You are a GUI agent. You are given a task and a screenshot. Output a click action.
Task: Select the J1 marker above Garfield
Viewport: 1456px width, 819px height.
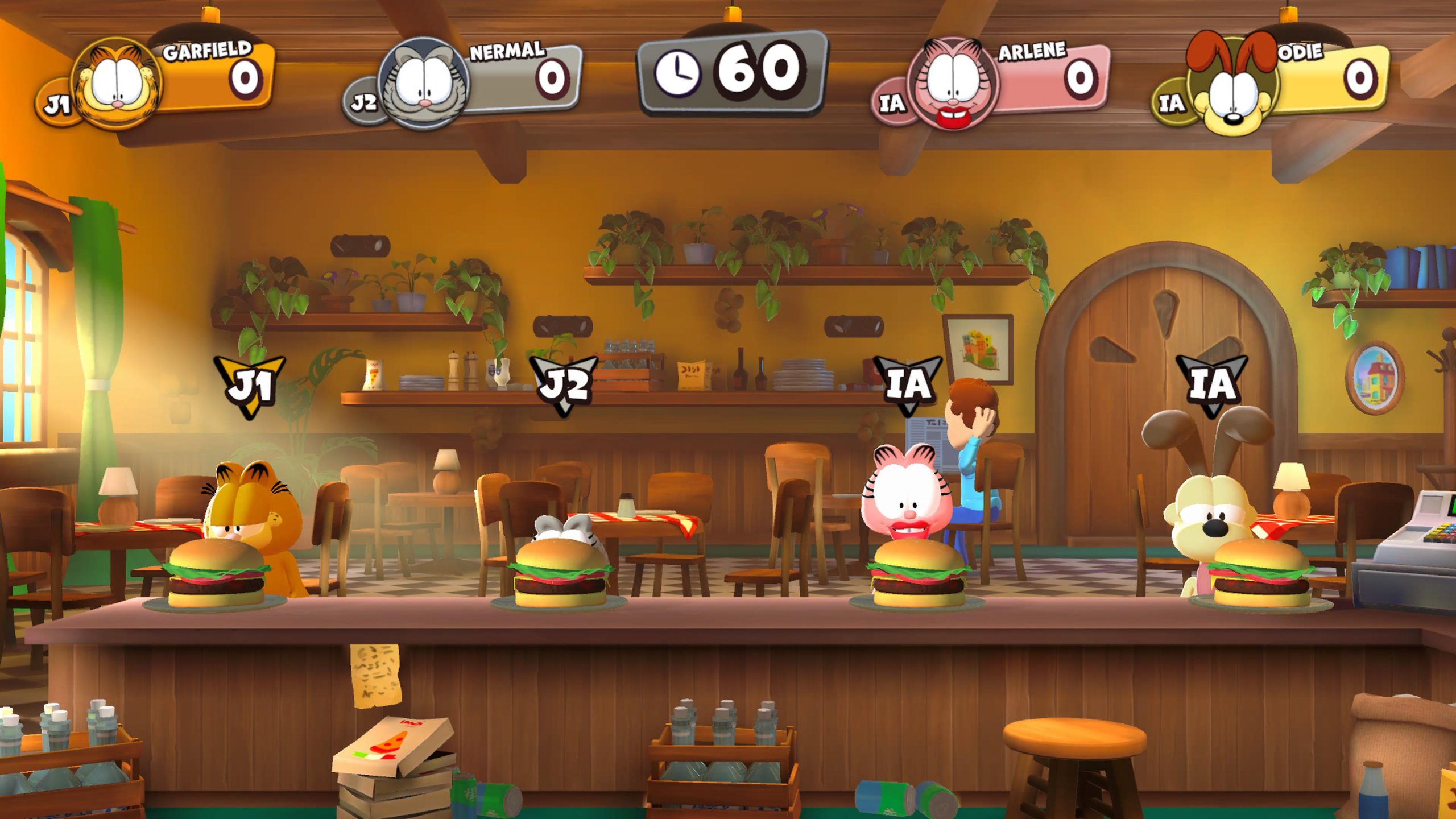coord(250,385)
